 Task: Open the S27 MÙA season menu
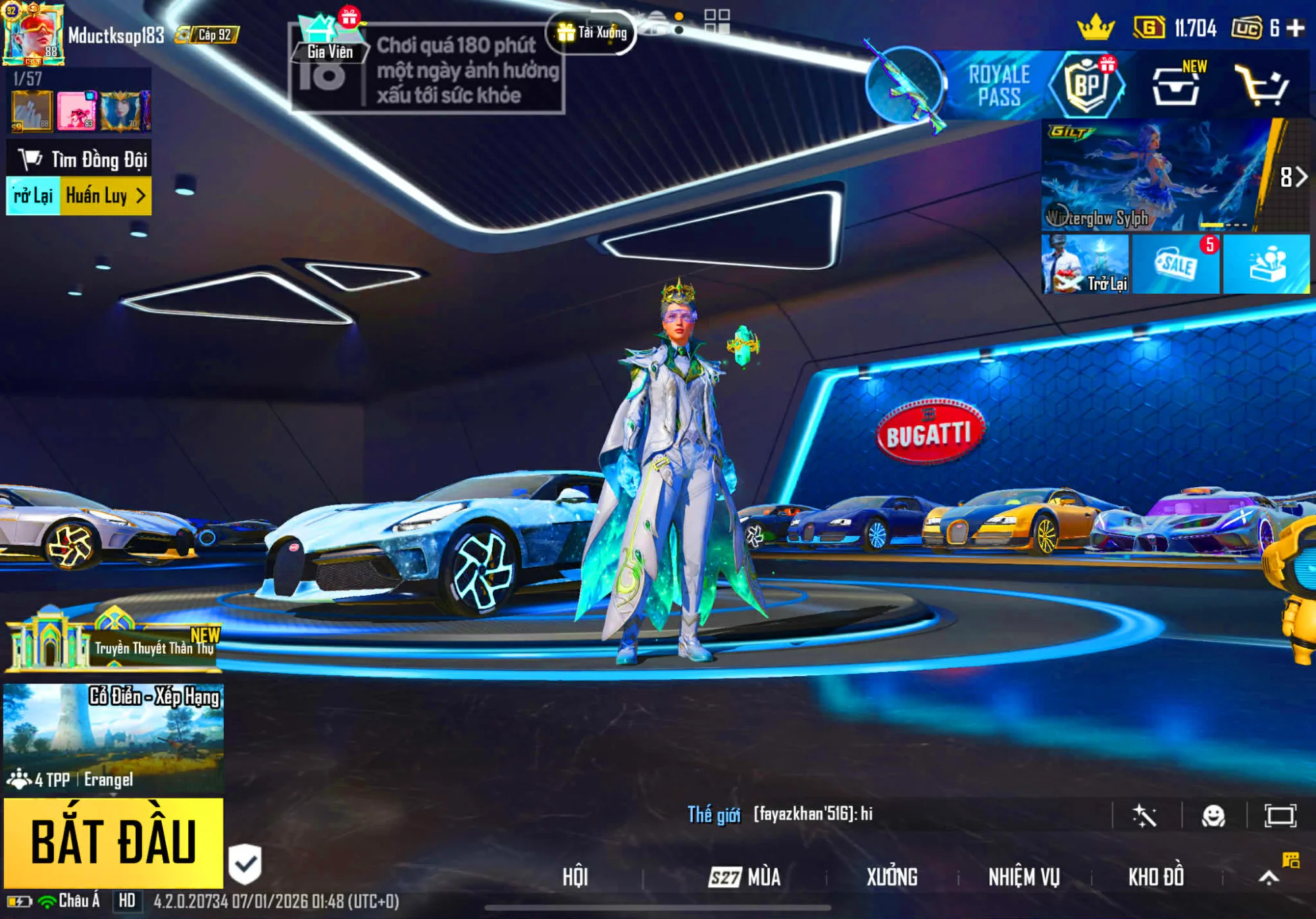(745, 877)
